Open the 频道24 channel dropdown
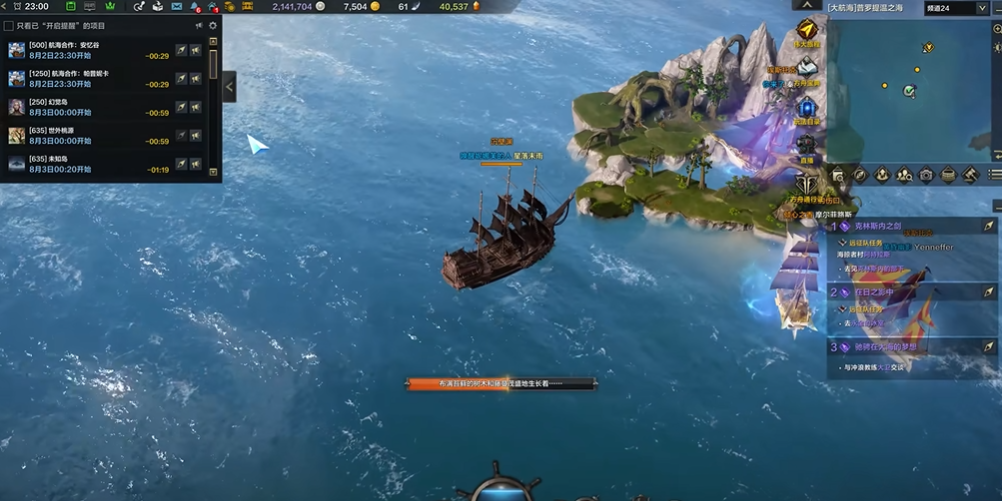This screenshot has width=1002, height=501. pyautogui.click(x=955, y=8)
